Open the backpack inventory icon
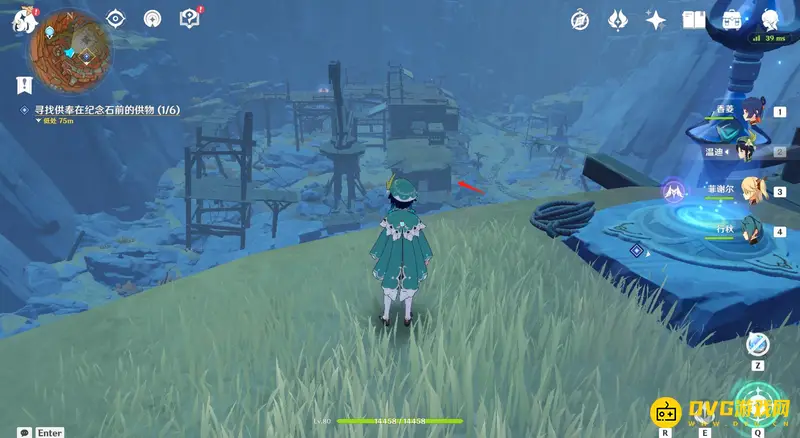 (x=732, y=20)
